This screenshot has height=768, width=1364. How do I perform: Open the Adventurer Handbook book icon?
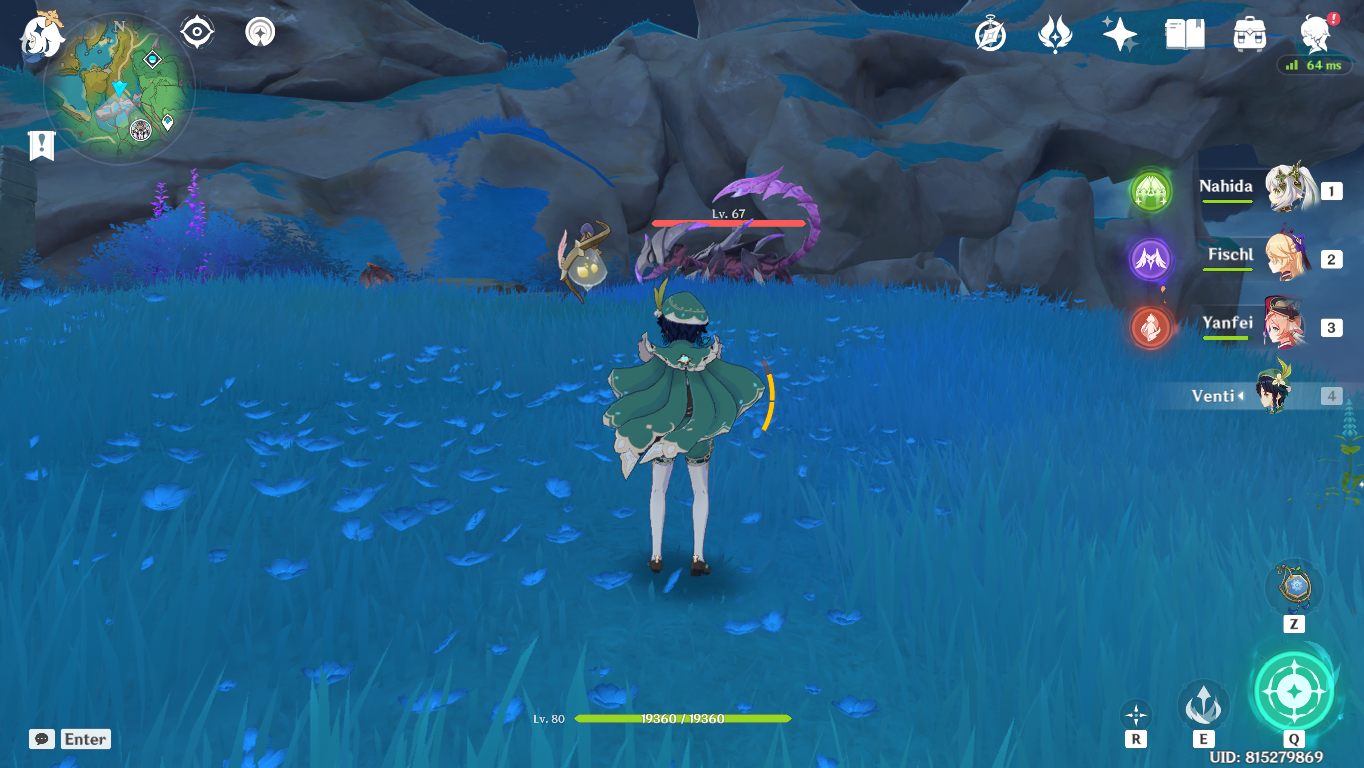click(1184, 32)
